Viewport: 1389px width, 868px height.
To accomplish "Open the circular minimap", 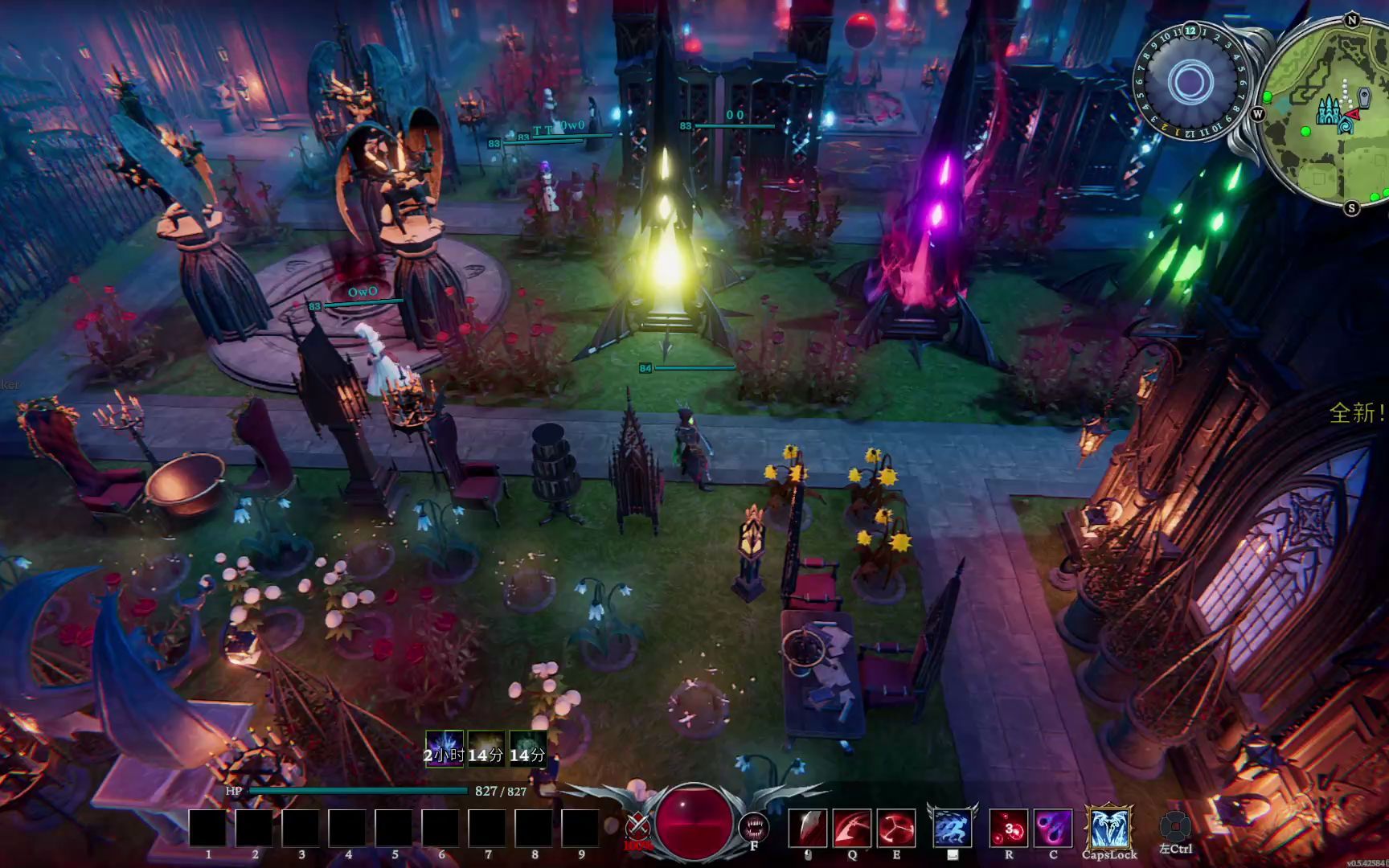I will pos(1322,113).
